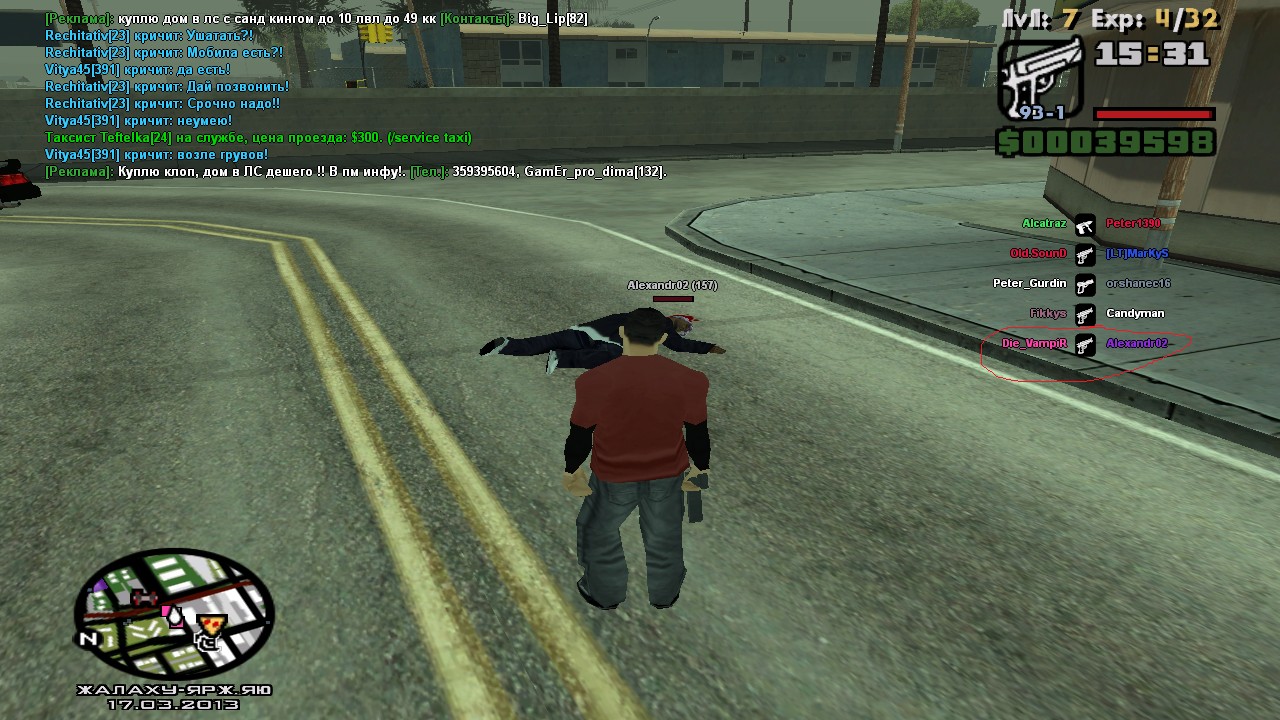Select Alcatraz in the kill feed
The width and height of the screenshot is (1280, 720).
[x=1044, y=224]
